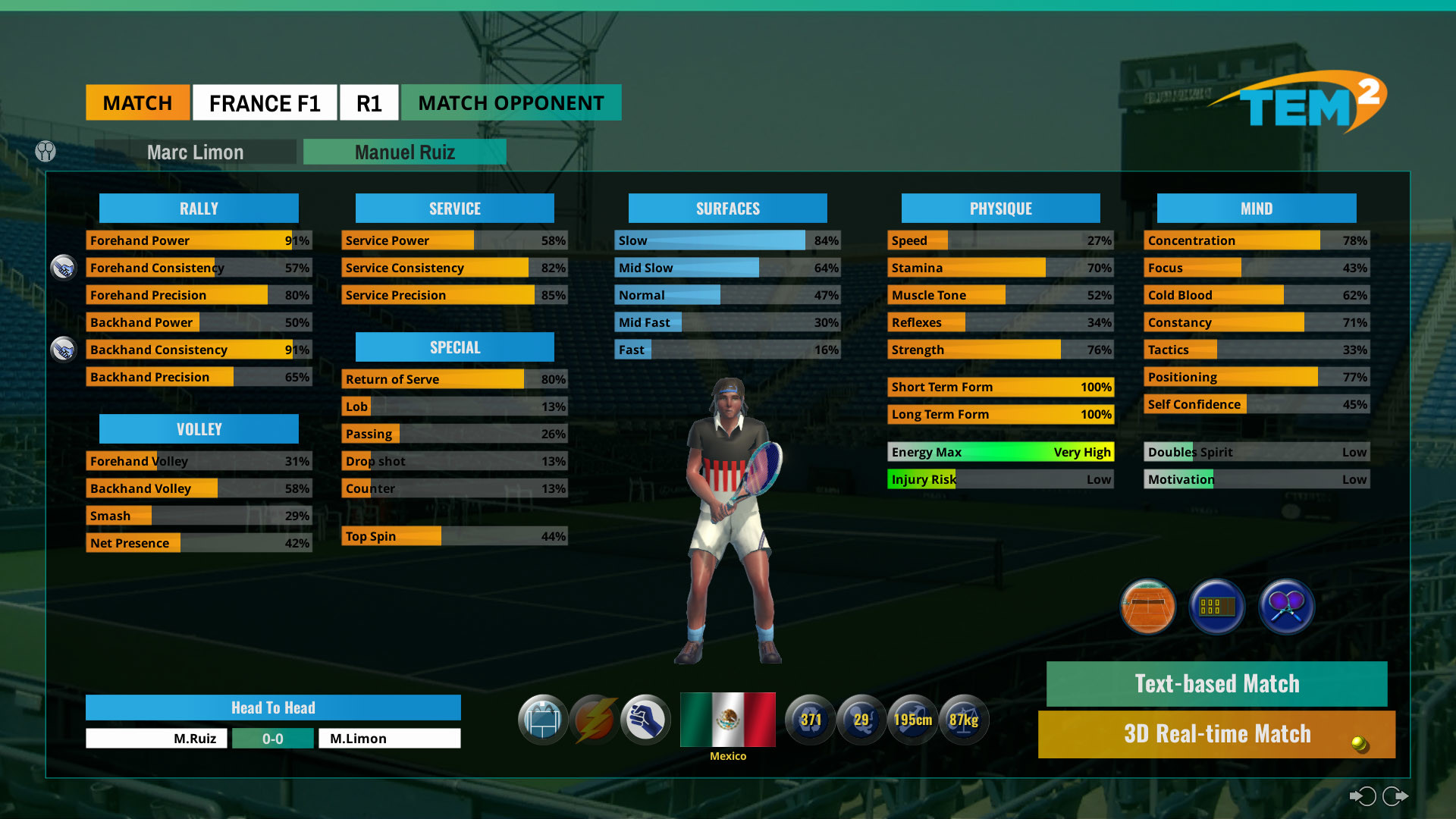Launch a Text-based Match
Image resolution: width=1456 pixels, height=819 pixels.
[x=1216, y=683]
